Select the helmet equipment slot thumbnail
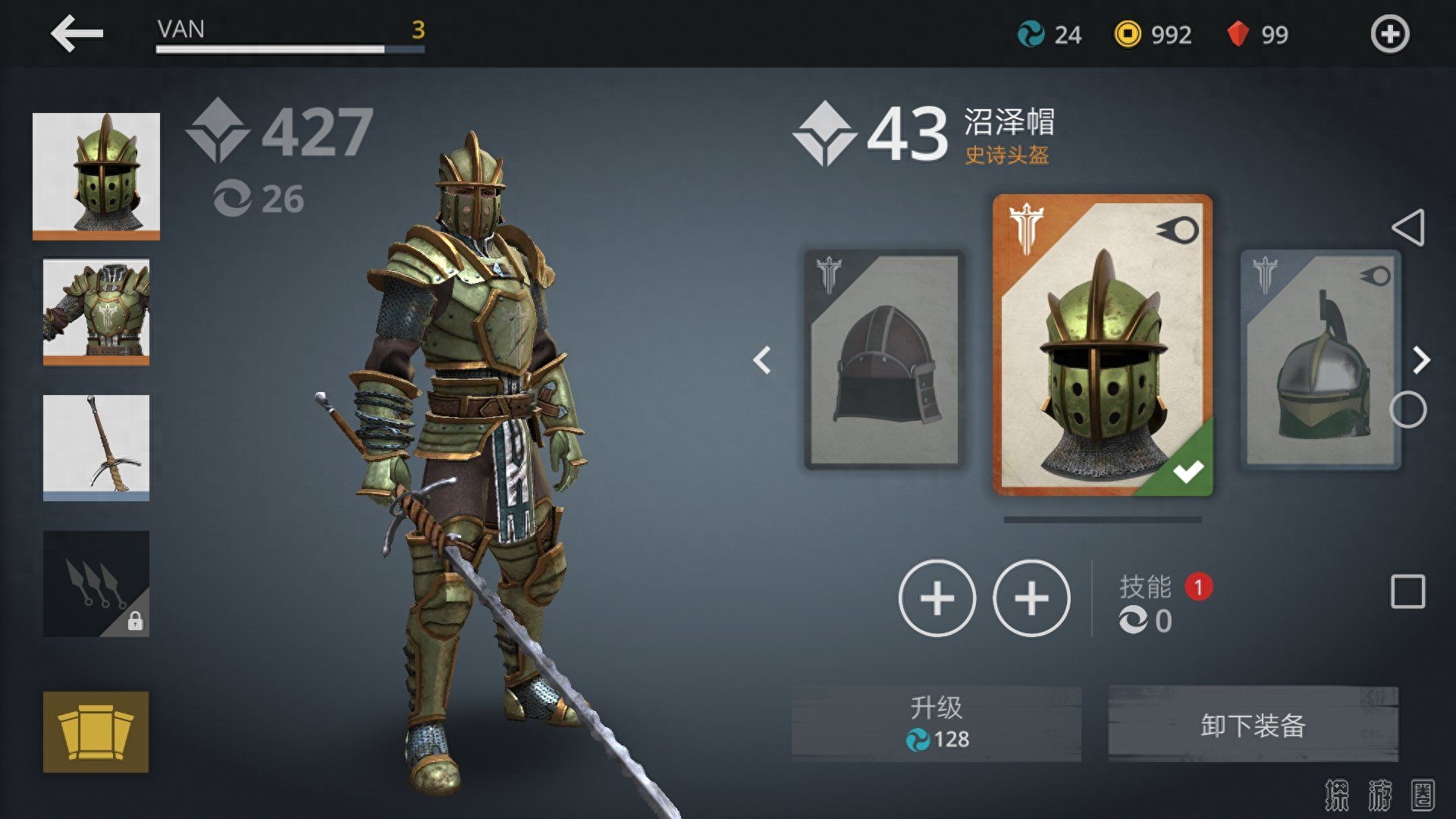1456x819 pixels. tap(96, 175)
